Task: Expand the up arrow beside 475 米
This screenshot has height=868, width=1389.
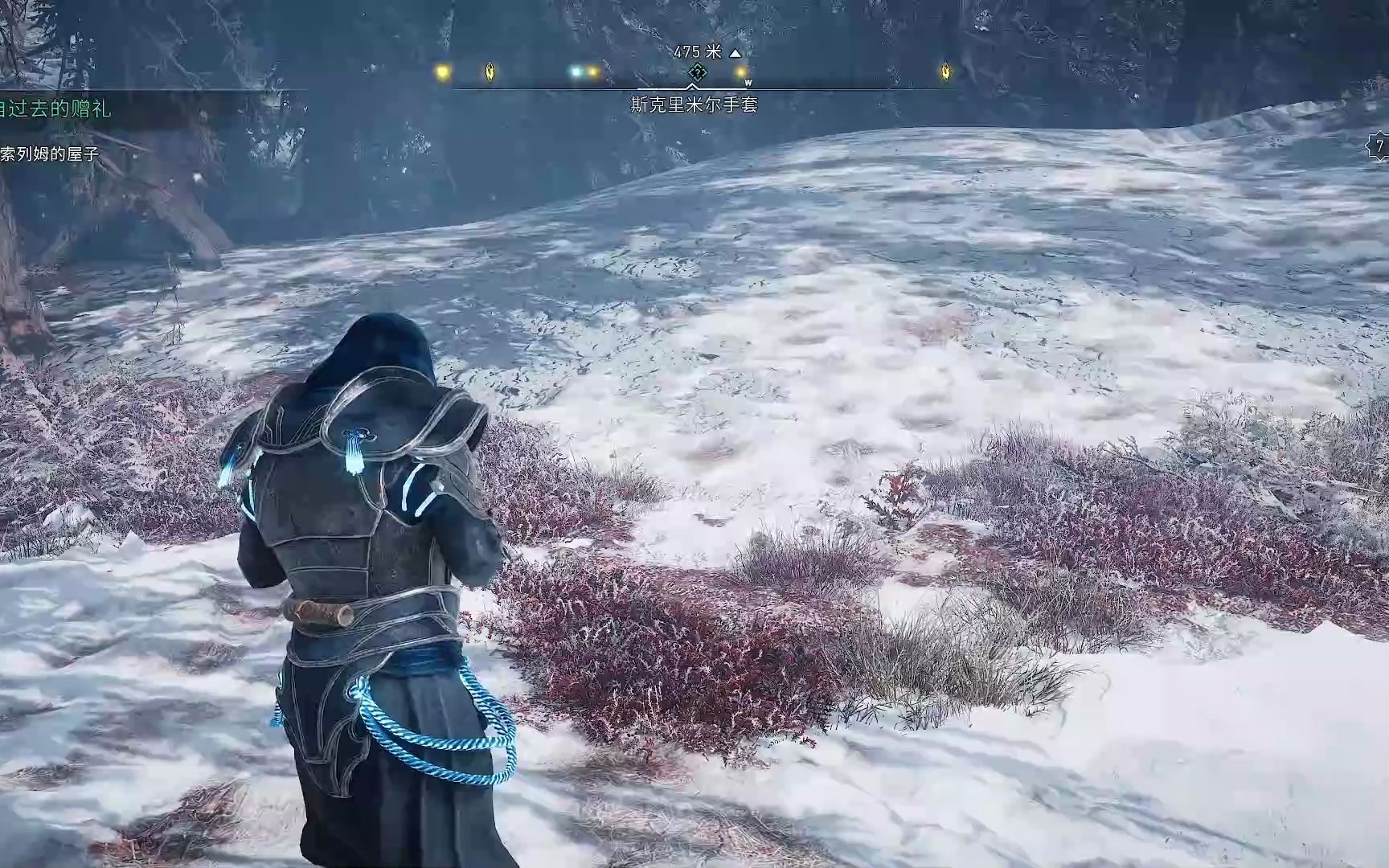Action: point(735,53)
